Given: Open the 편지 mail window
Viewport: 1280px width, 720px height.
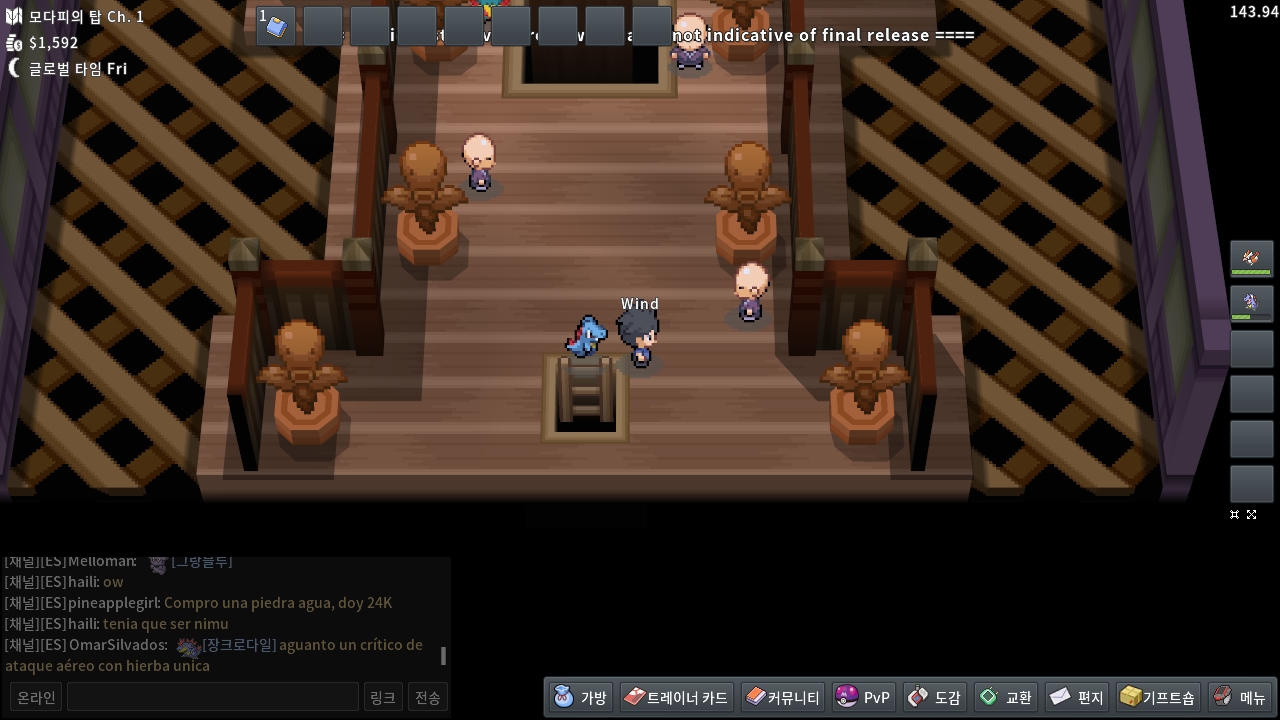Looking at the screenshot, I should (x=1076, y=697).
